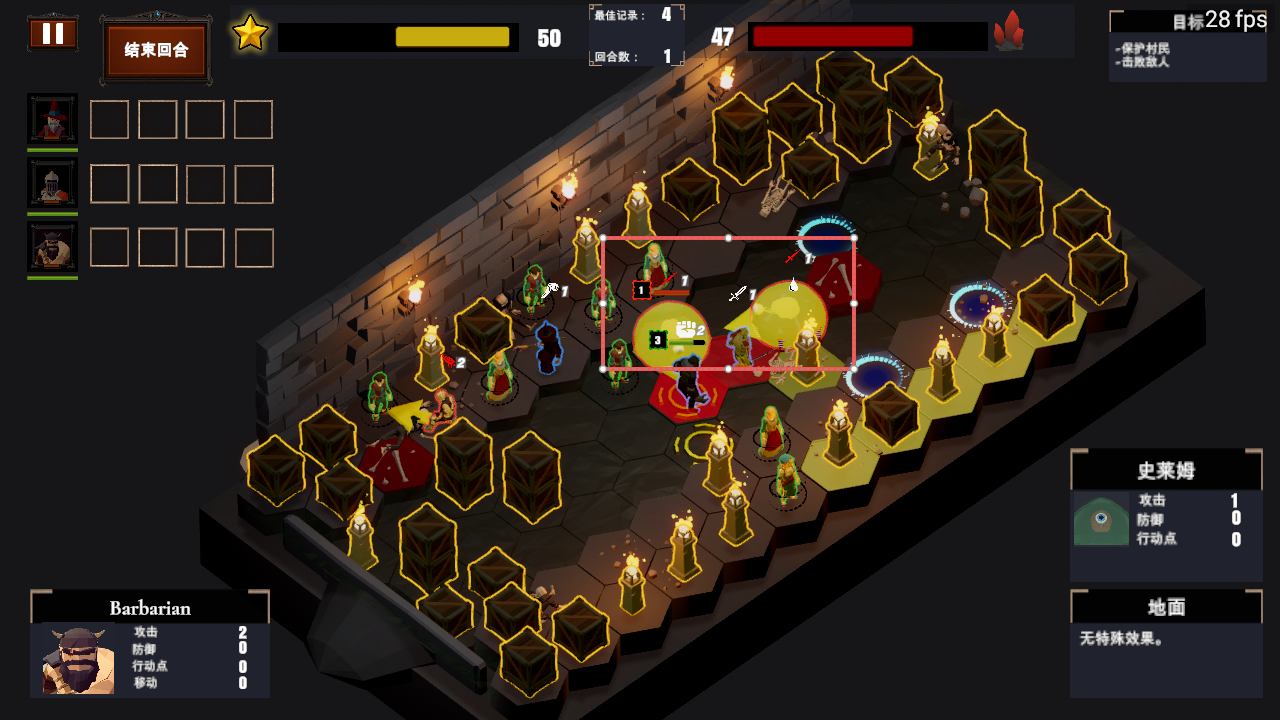Click the 史莱姆 slime enemy portrait

[1101, 519]
